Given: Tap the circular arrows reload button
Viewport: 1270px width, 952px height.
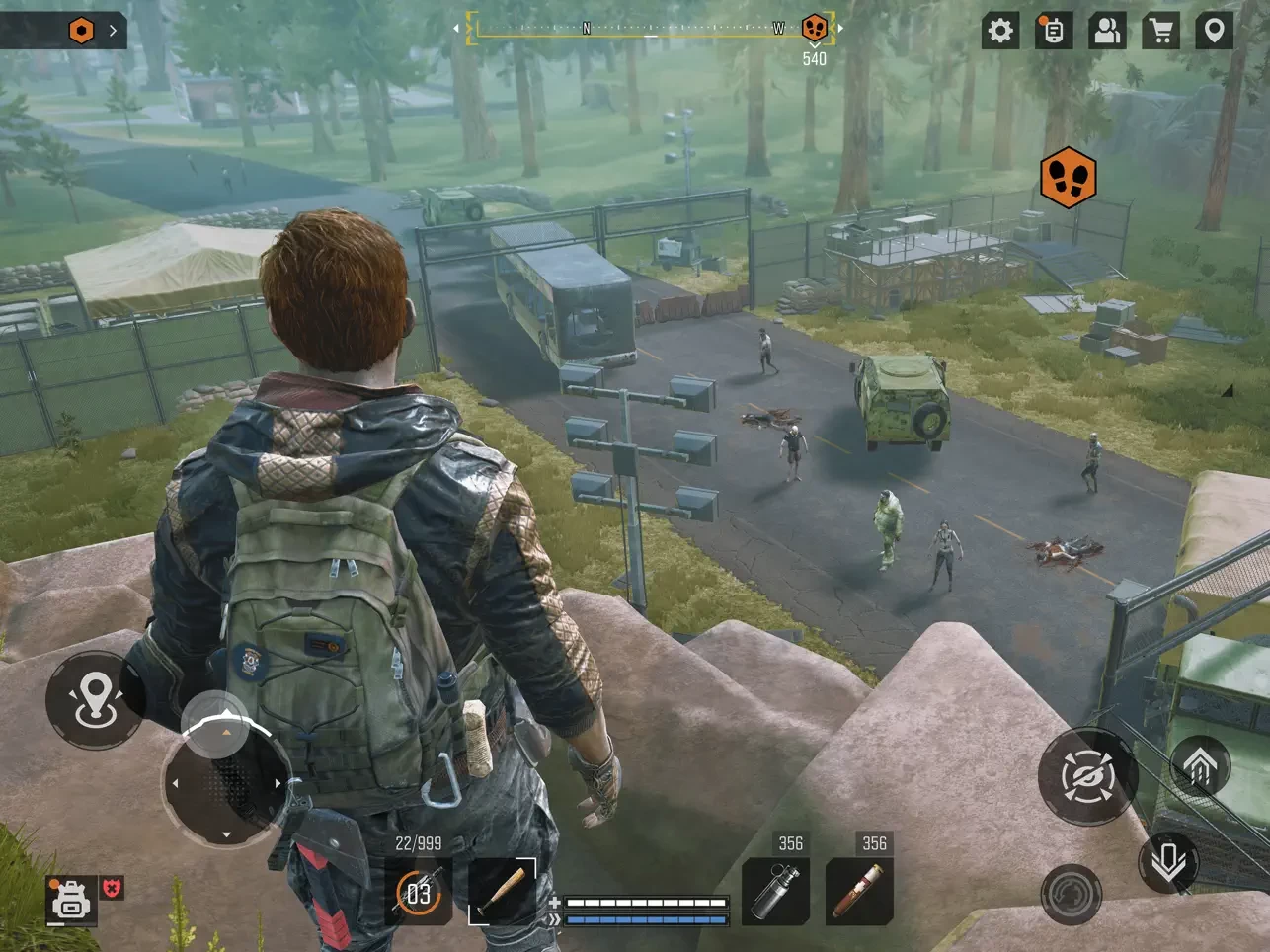Looking at the screenshot, I should (x=1072, y=894).
